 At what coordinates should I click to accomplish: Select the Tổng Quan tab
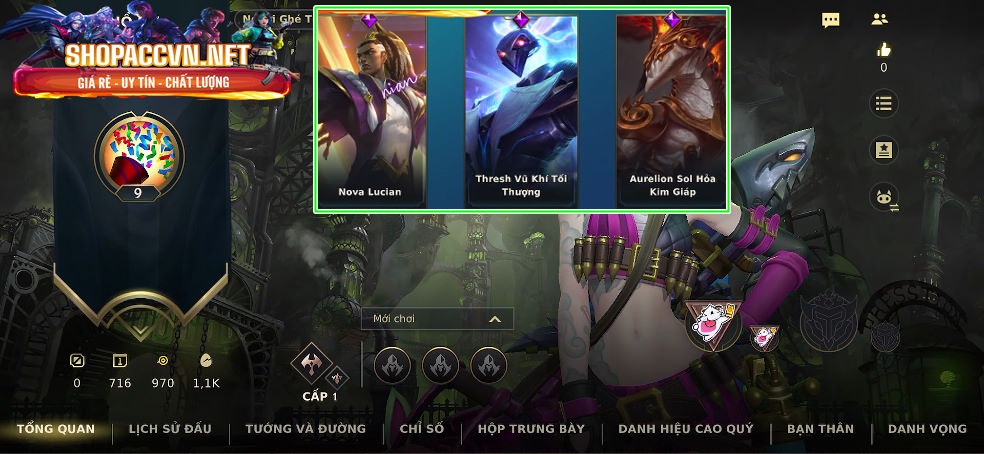click(56, 429)
